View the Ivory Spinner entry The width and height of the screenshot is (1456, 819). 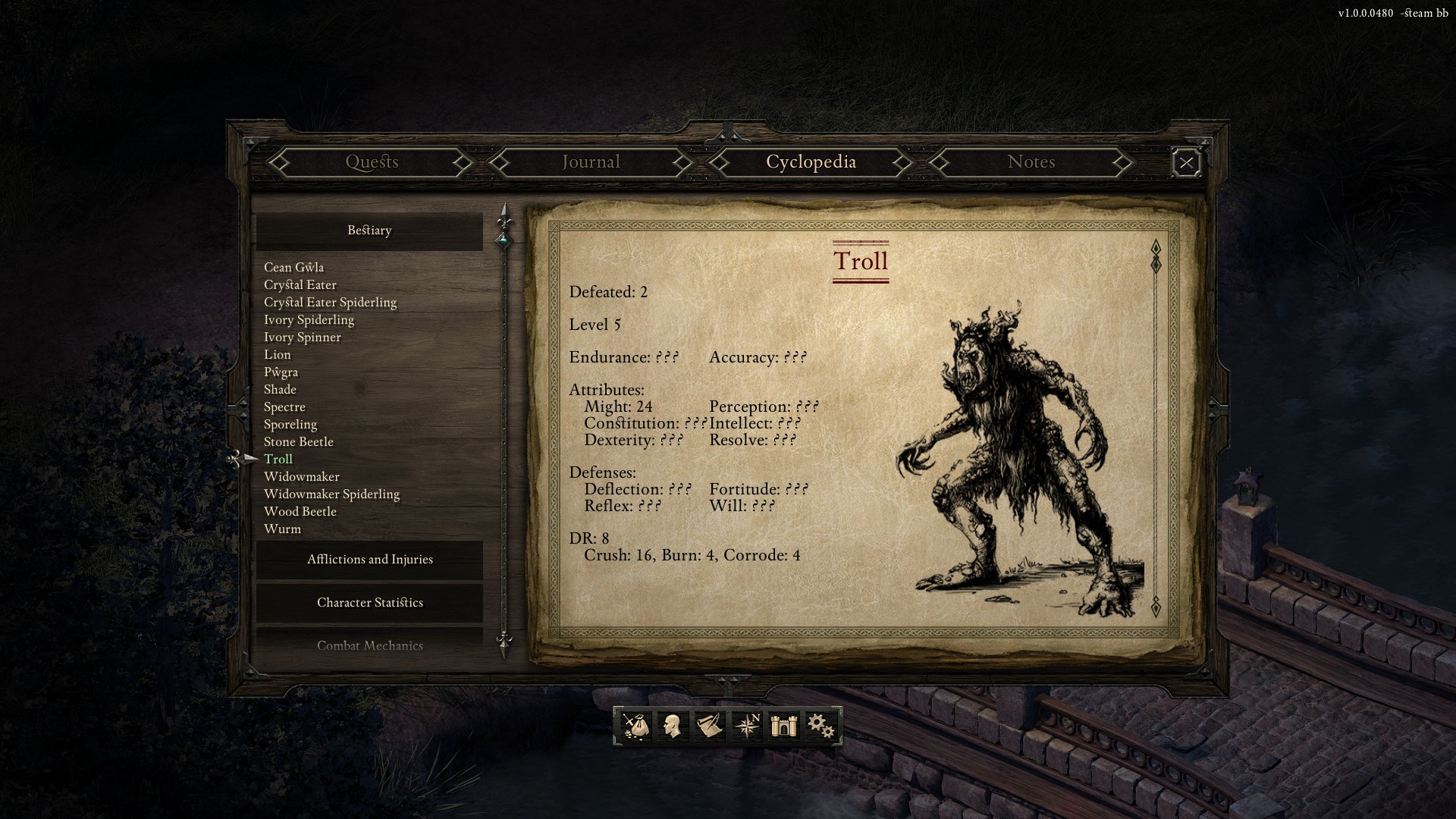[302, 337]
